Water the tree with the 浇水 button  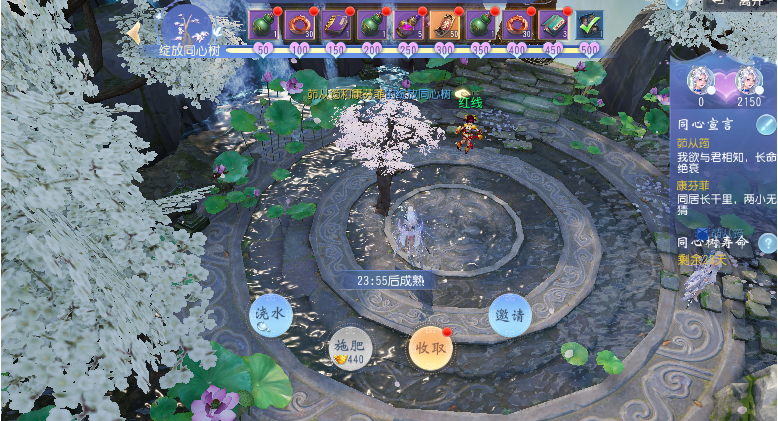[270, 314]
